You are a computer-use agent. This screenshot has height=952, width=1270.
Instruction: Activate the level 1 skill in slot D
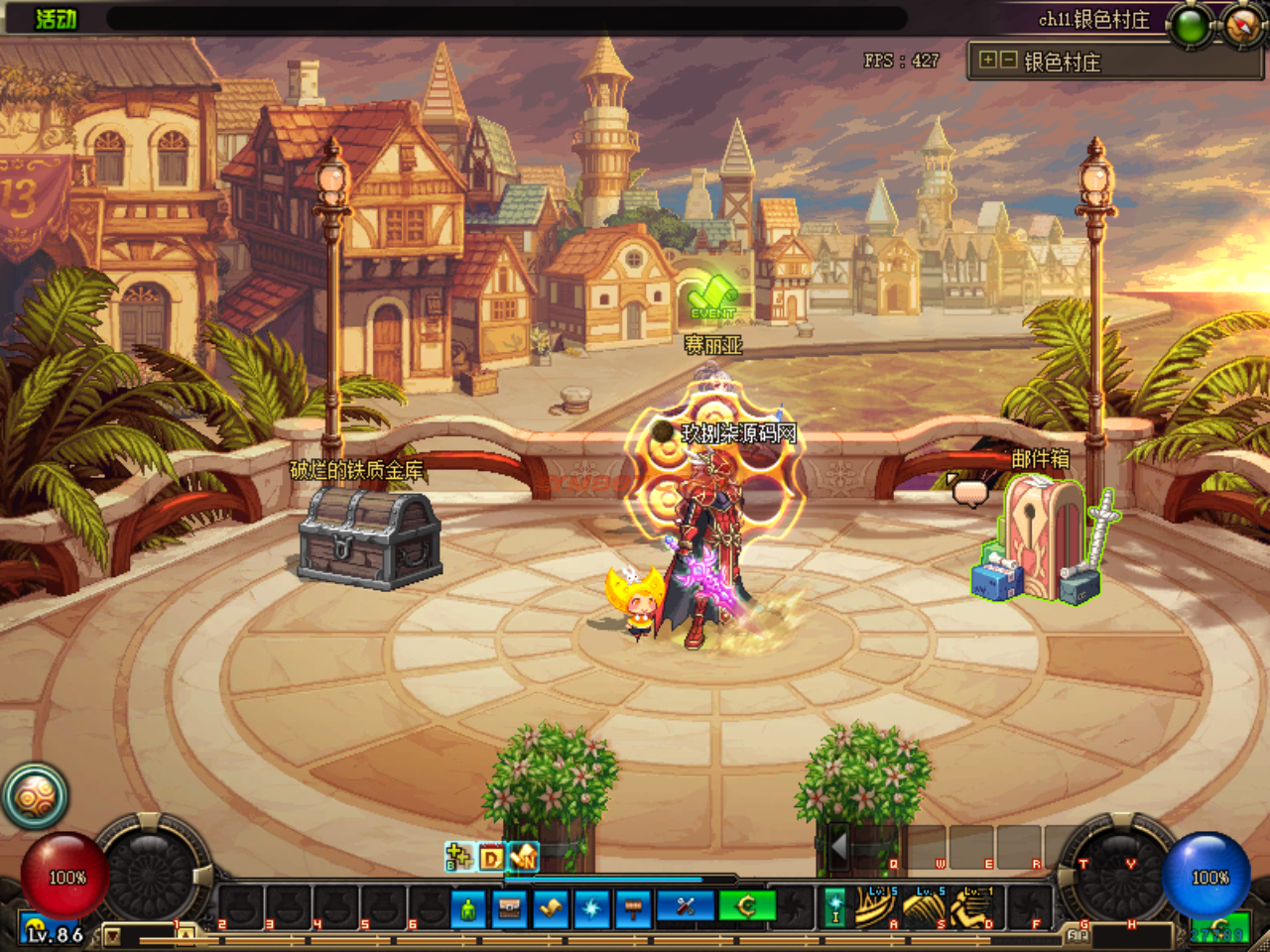point(973,907)
